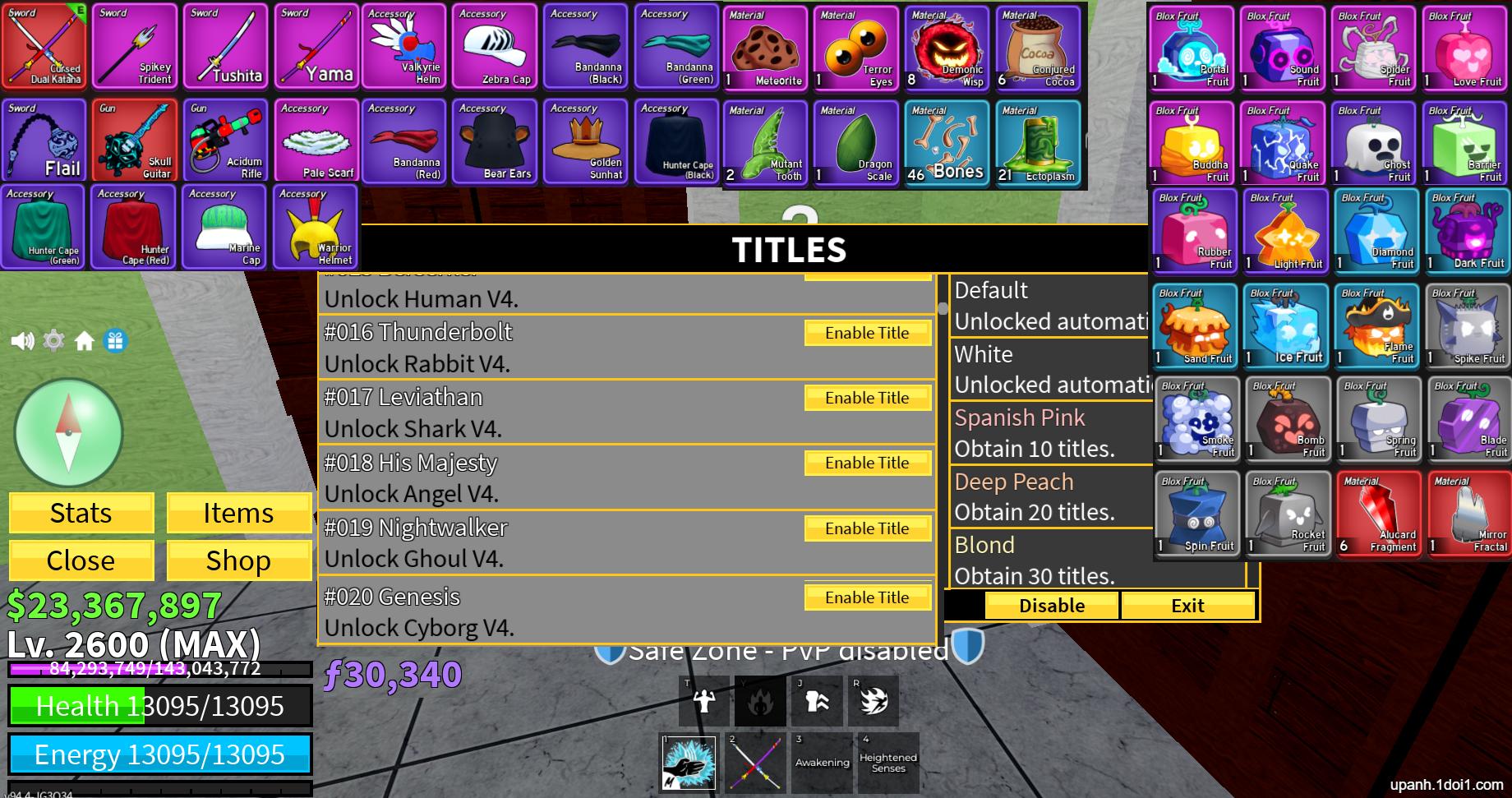Disable the currently active title
This screenshot has width=1512, height=798.
[x=1050, y=605]
